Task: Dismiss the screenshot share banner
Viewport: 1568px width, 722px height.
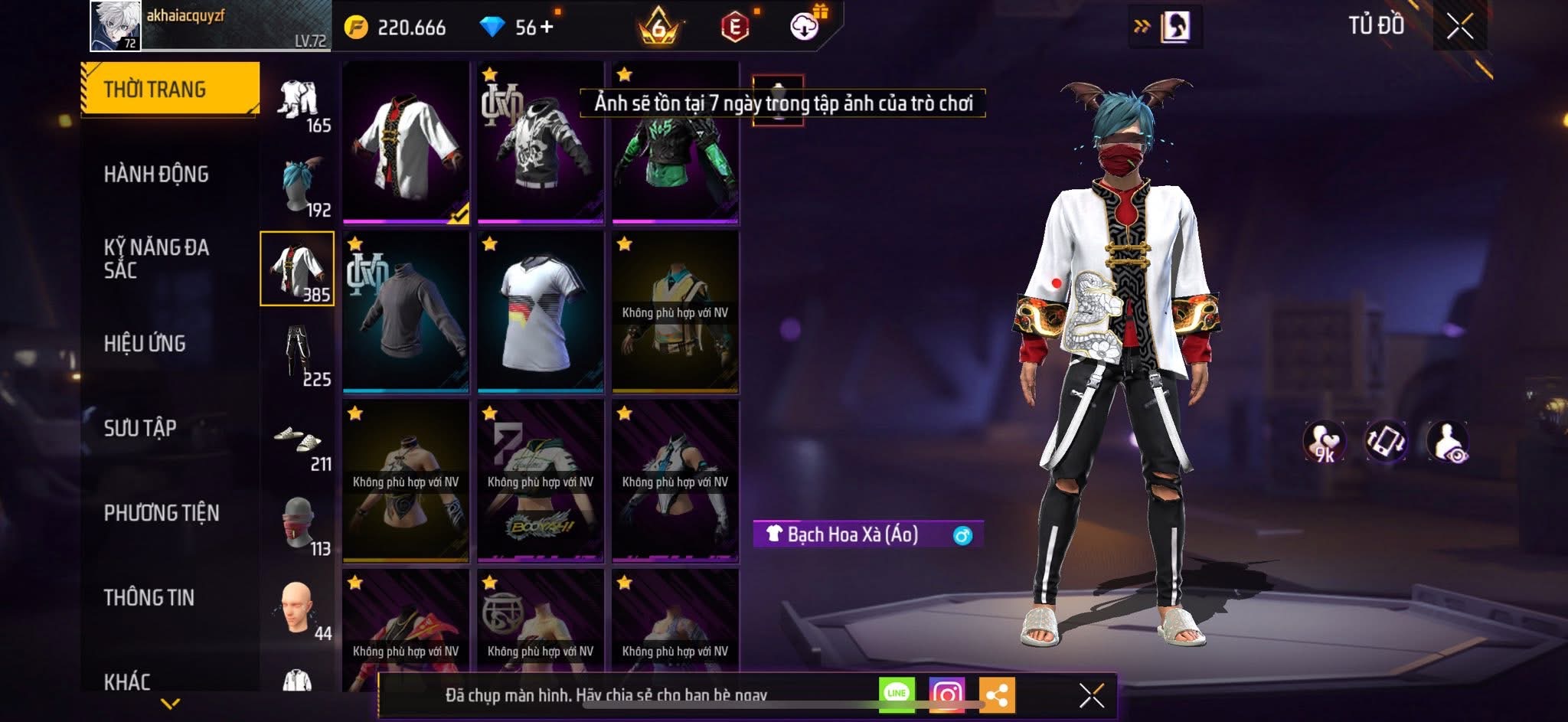Action: click(x=1091, y=695)
